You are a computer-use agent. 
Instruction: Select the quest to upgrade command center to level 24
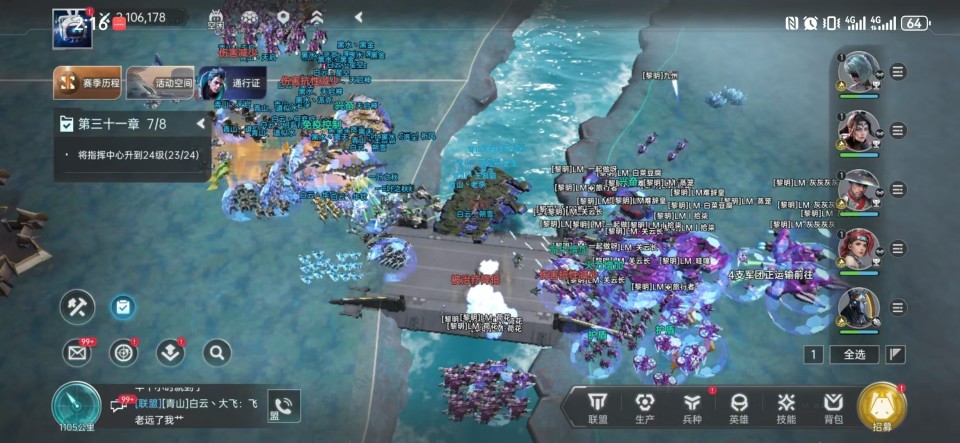tap(137, 155)
